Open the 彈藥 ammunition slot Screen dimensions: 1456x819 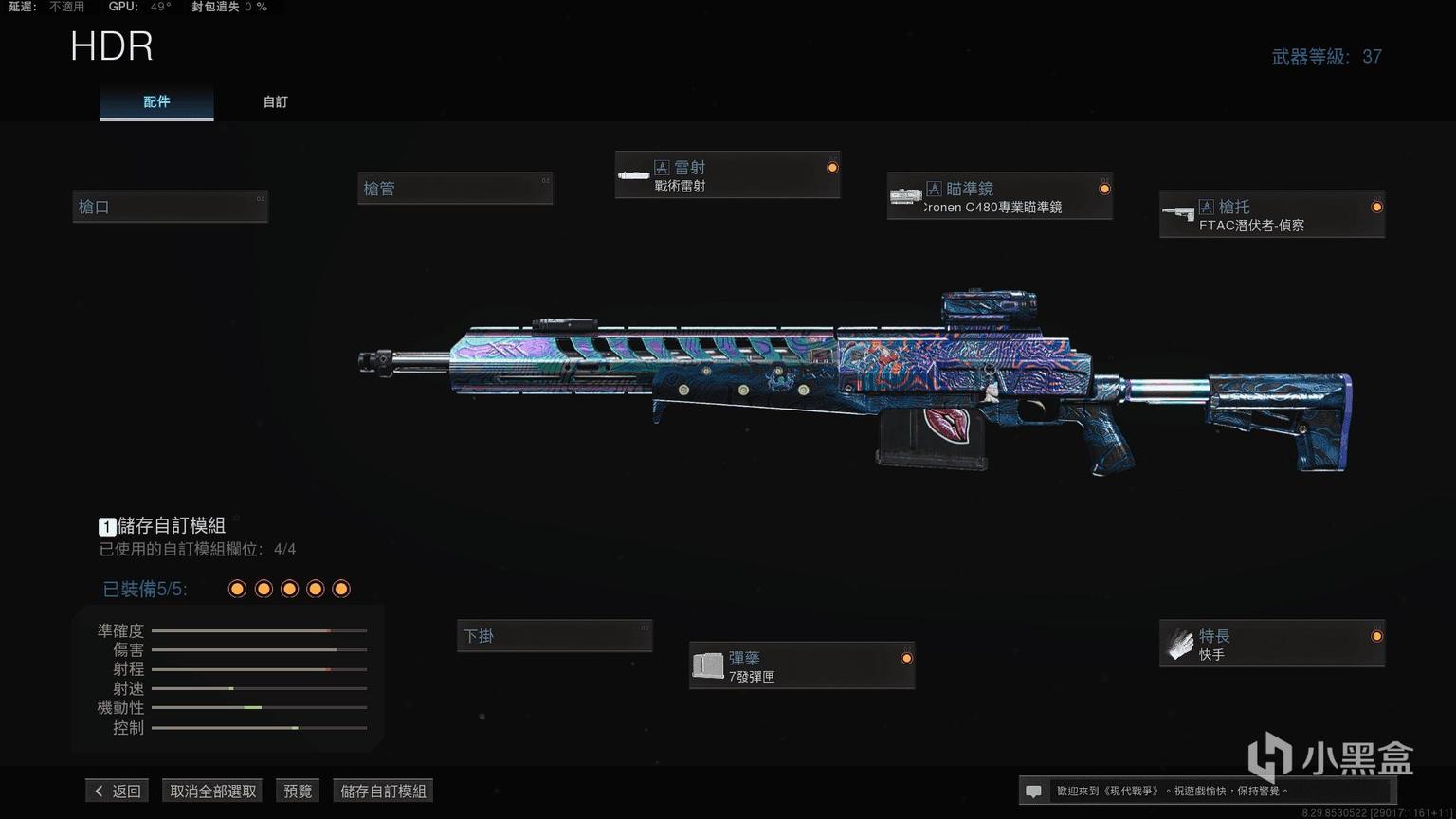(x=801, y=665)
